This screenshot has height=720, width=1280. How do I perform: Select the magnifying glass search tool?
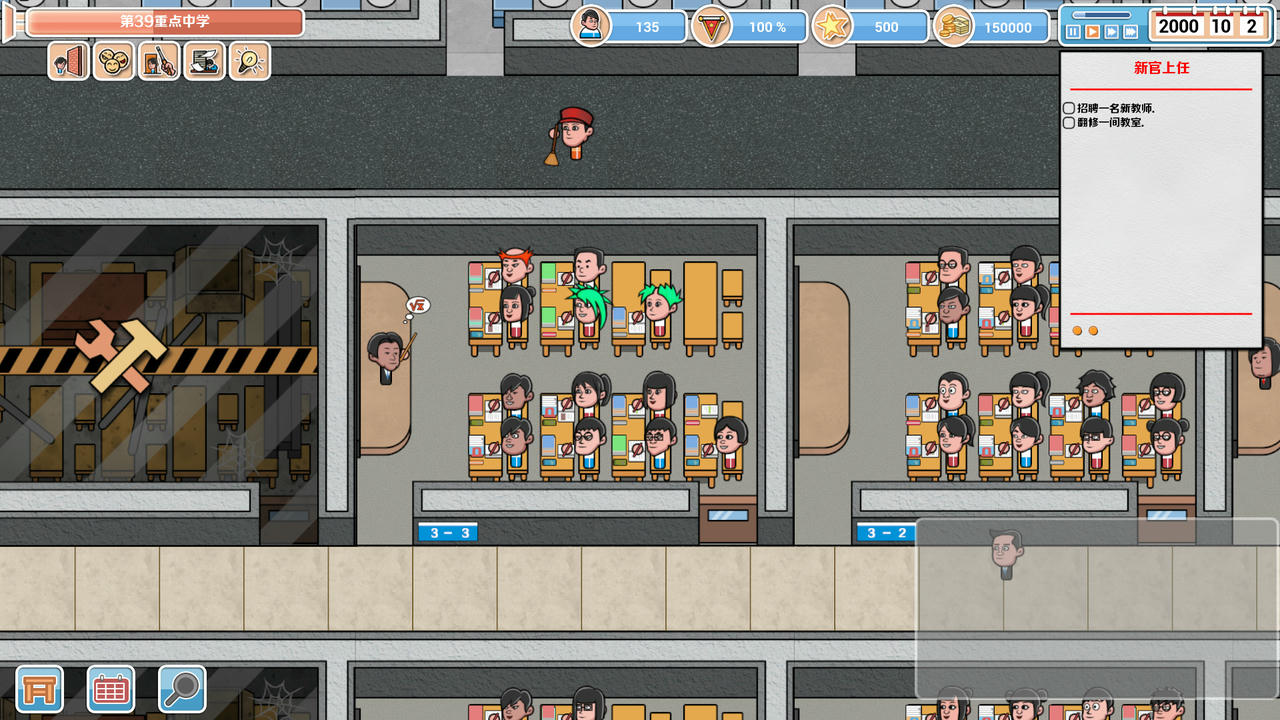point(182,689)
